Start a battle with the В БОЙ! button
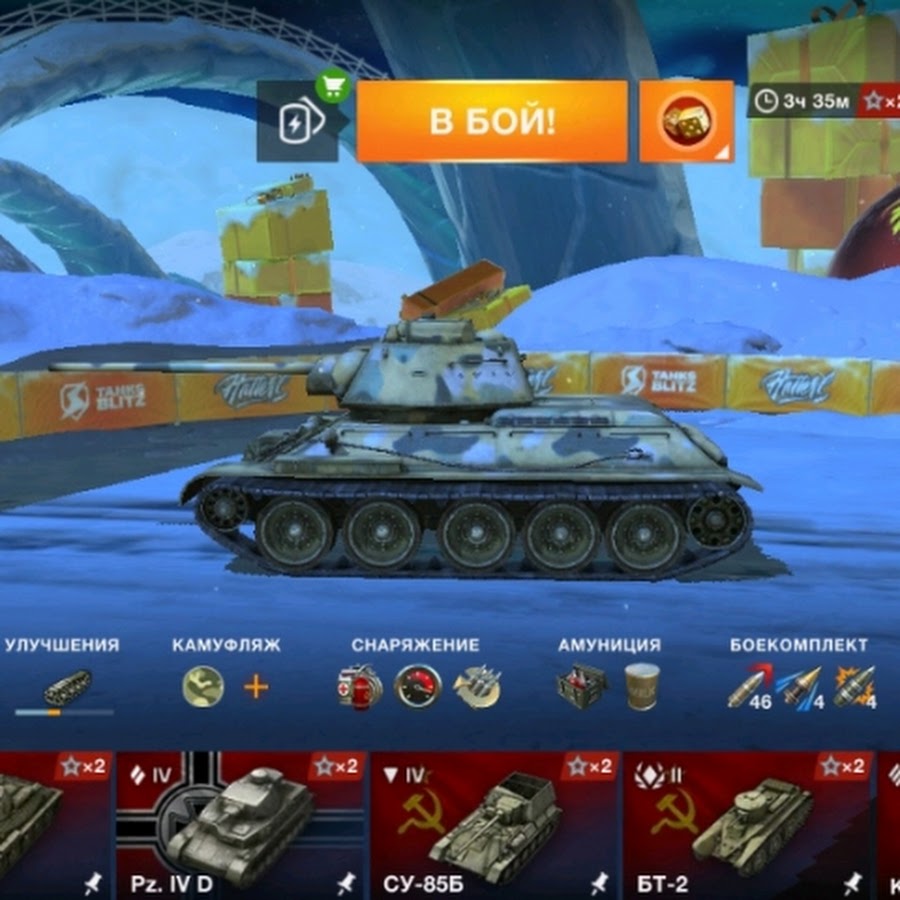The width and height of the screenshot is (900, 900). tap(492, 121)
